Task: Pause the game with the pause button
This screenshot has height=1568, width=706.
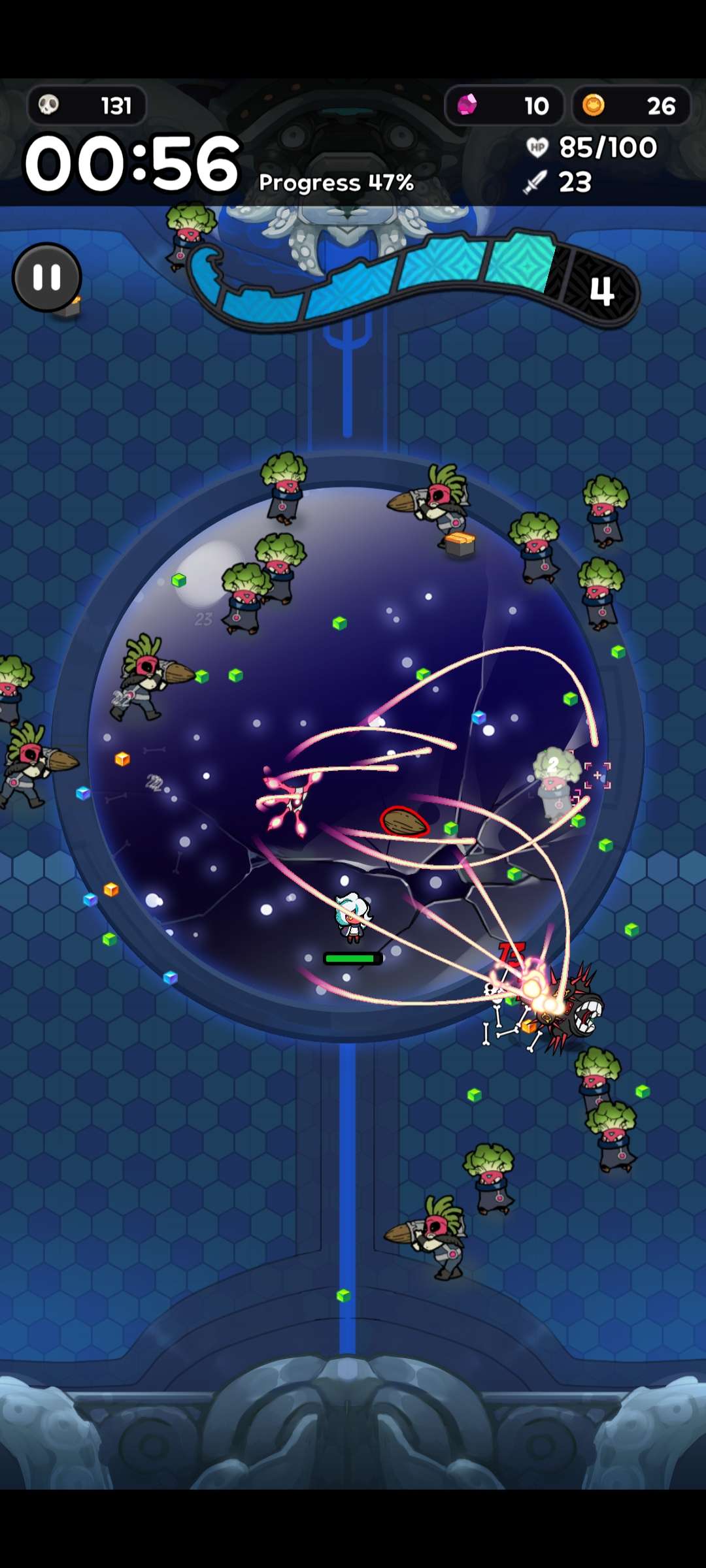Action: coord(47,278)
